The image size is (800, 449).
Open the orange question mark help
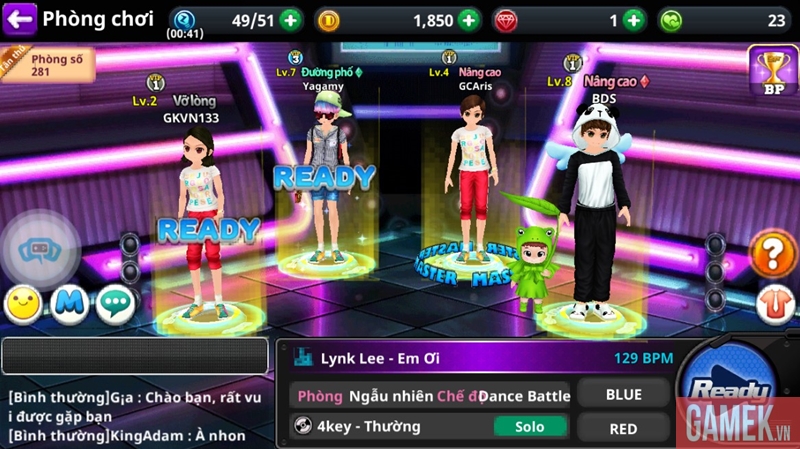click(x=771, y=255)
